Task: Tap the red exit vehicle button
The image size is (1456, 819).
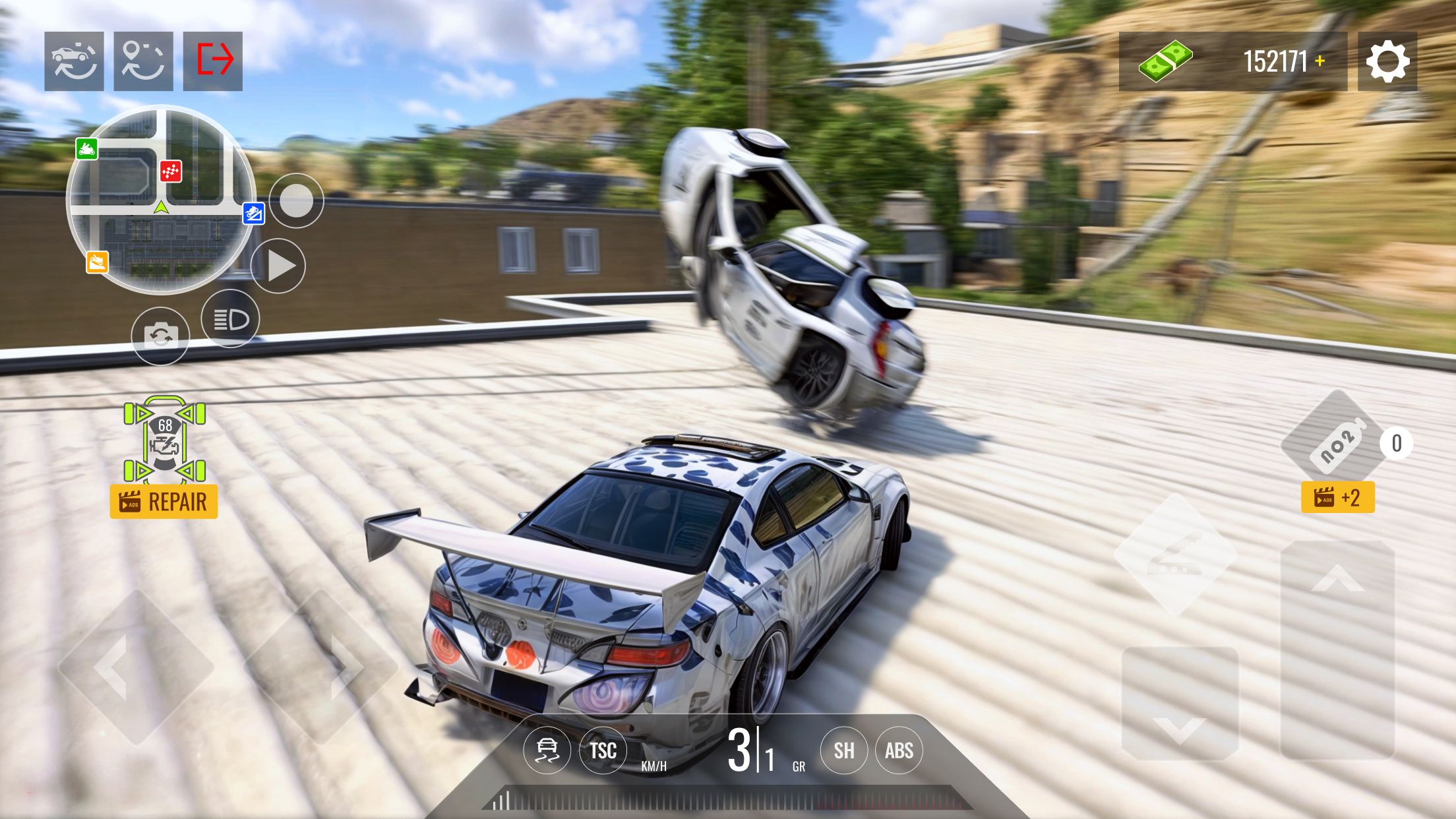Action: point(213,61)
